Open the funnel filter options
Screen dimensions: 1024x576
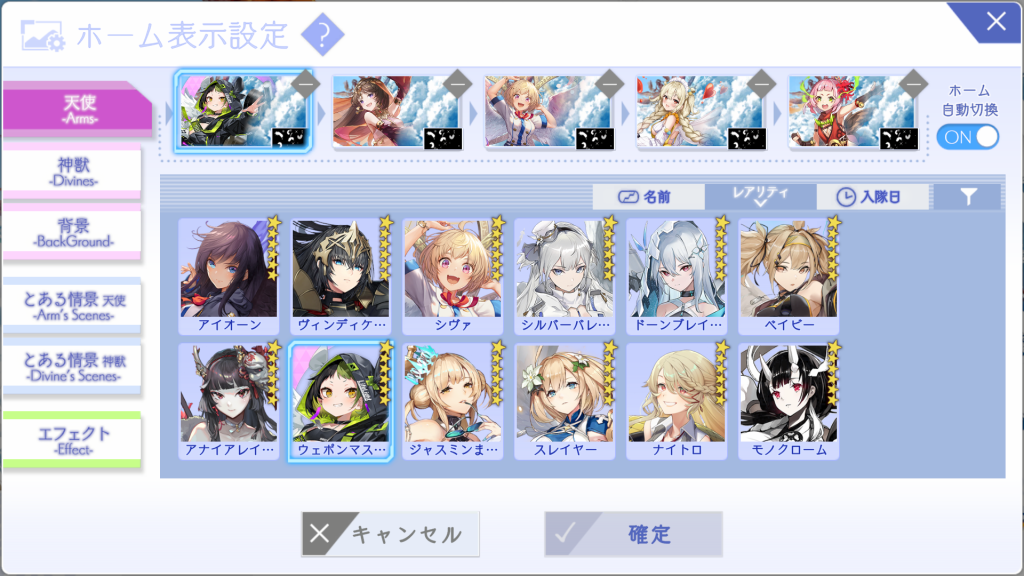967,197
